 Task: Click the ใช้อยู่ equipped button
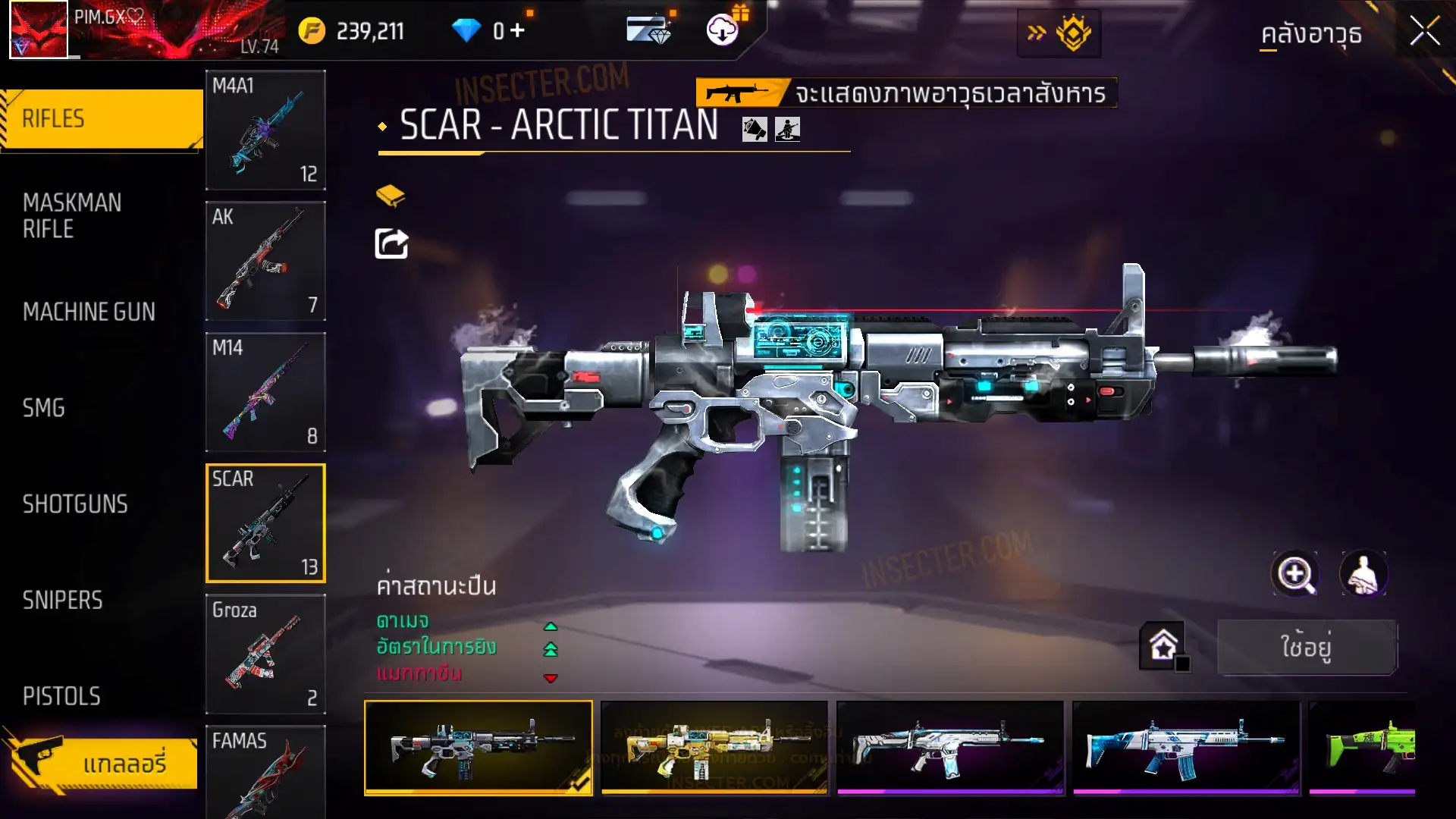1307,647
